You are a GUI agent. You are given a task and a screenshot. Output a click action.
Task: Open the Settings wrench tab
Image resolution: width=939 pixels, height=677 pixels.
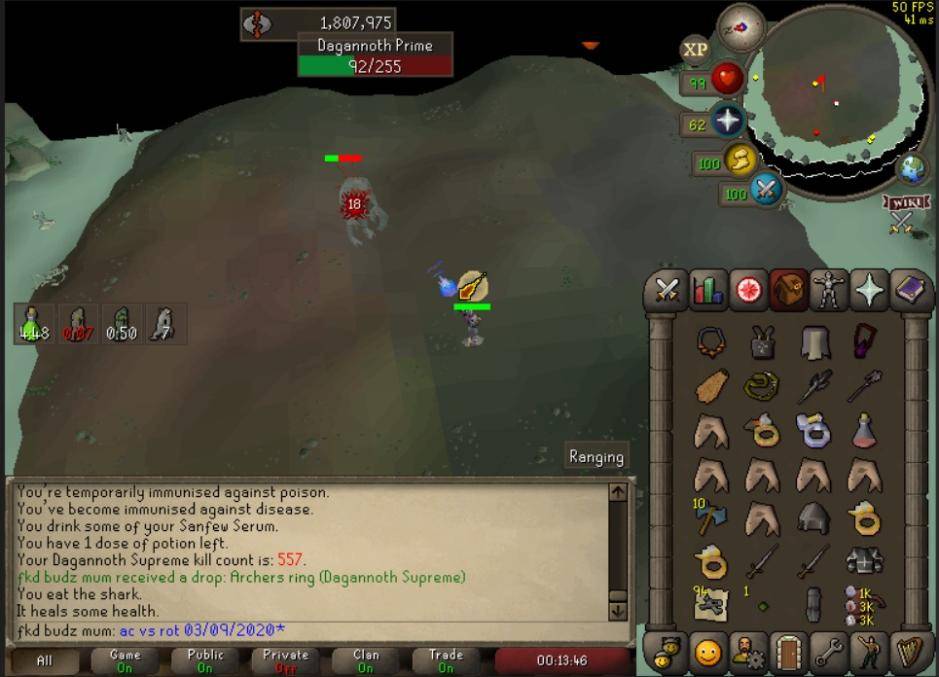point(829,652)
